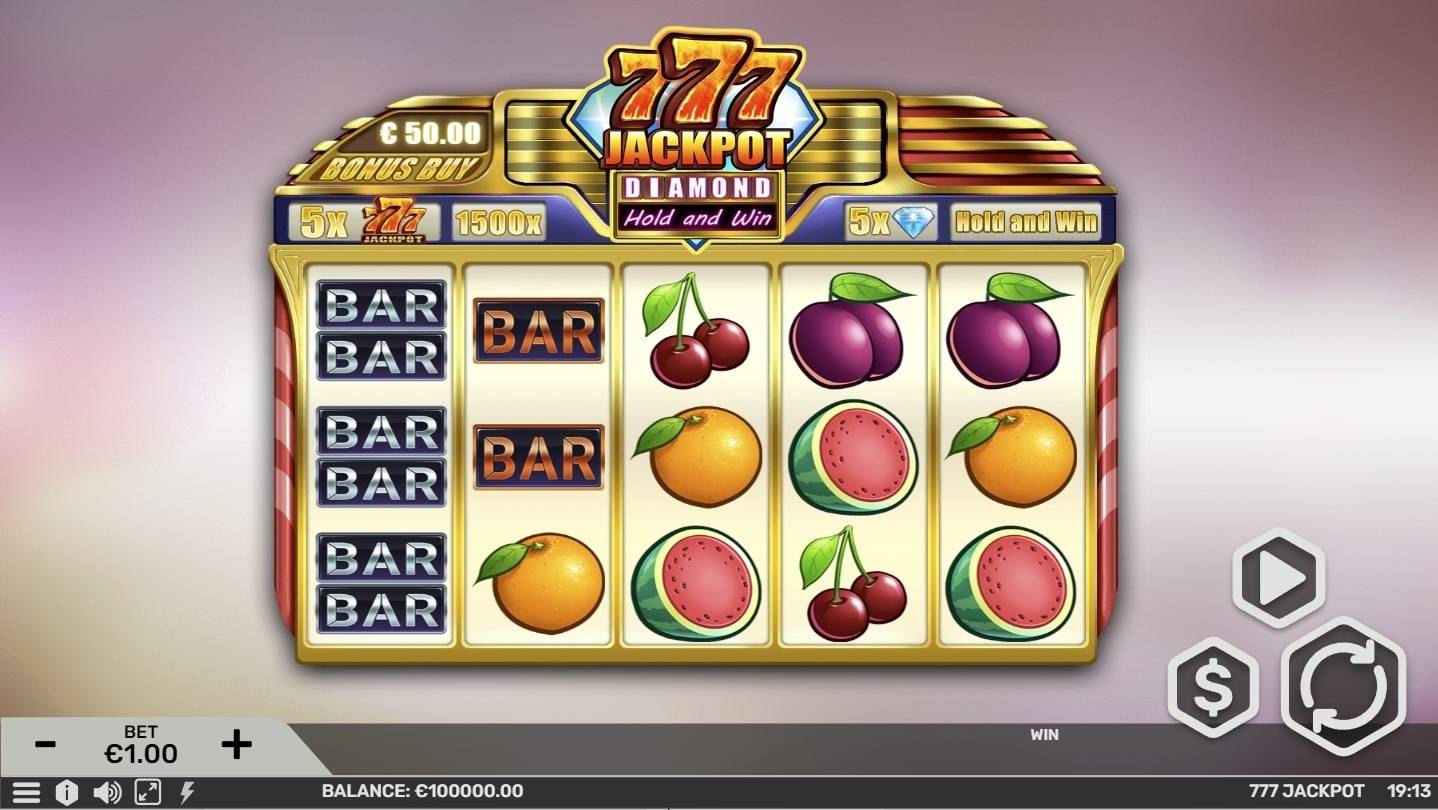The height and width of the screenshot is (810, 1438).
Task: Toggle fullscreen with the expand arrows icon
Action: [146, 791]
